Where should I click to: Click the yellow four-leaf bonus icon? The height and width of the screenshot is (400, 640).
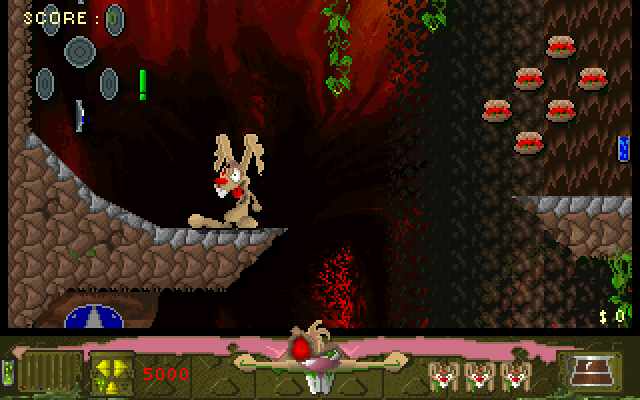coord(112,372)
